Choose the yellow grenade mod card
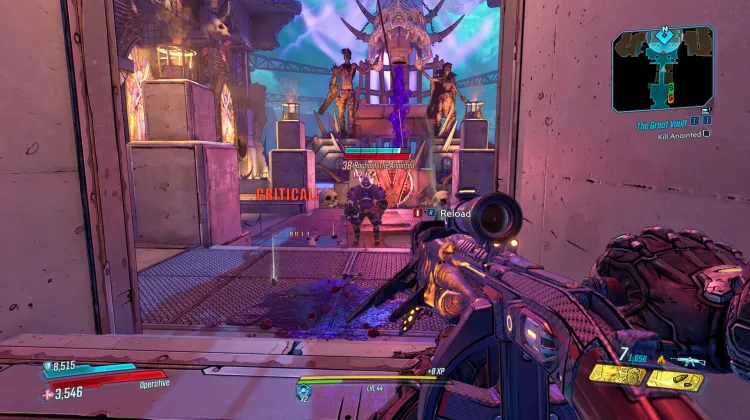The width and height of the screenshot is (750, 420). click(x=618, y=376)
